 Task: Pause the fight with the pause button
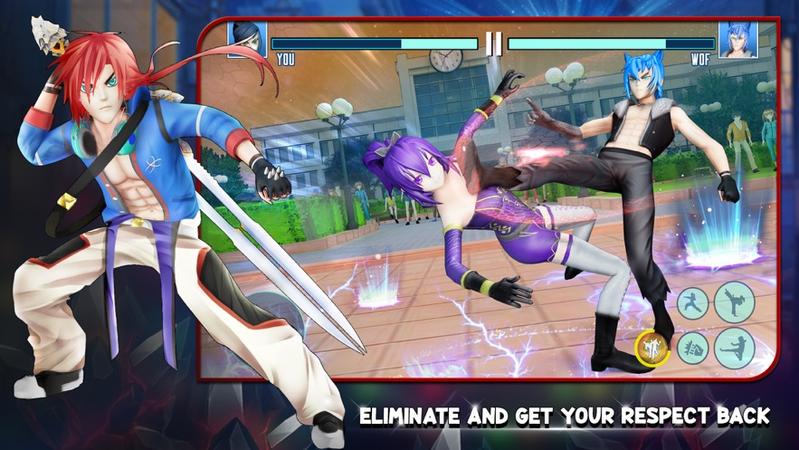(492, 44)
